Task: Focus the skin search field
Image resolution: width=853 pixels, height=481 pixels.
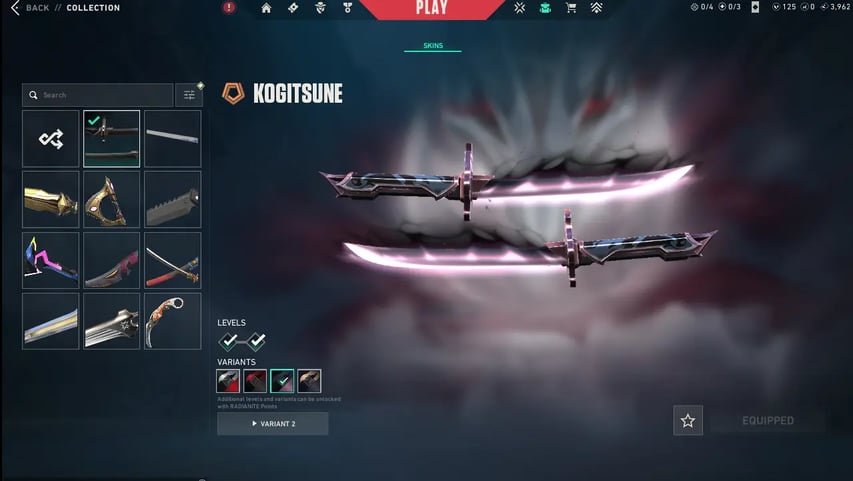Action: (98, 95)
